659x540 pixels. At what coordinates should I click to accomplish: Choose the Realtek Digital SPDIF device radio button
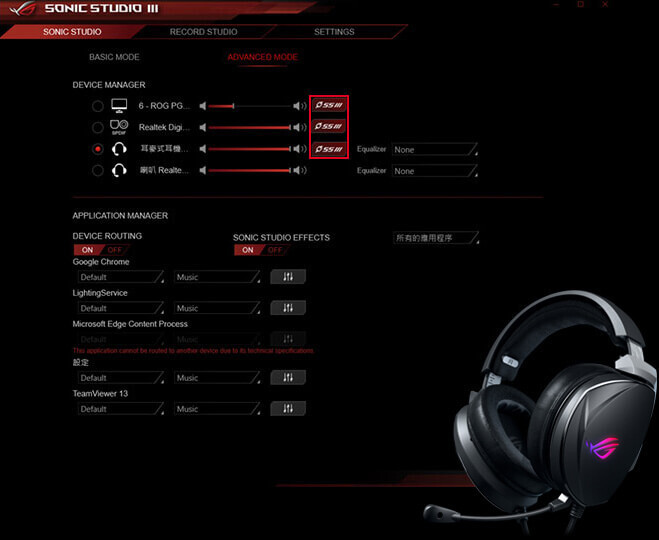pyautogui.click(x=97, y=127)
